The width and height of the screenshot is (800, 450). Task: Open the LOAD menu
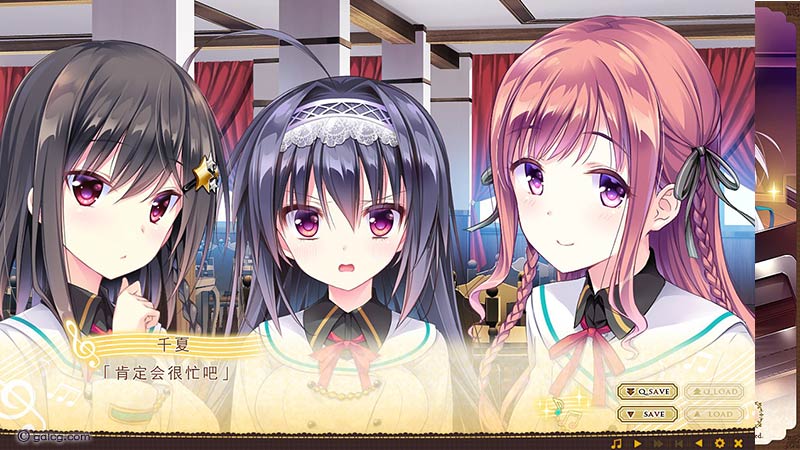pyautogui.click(x=712, y=413)
